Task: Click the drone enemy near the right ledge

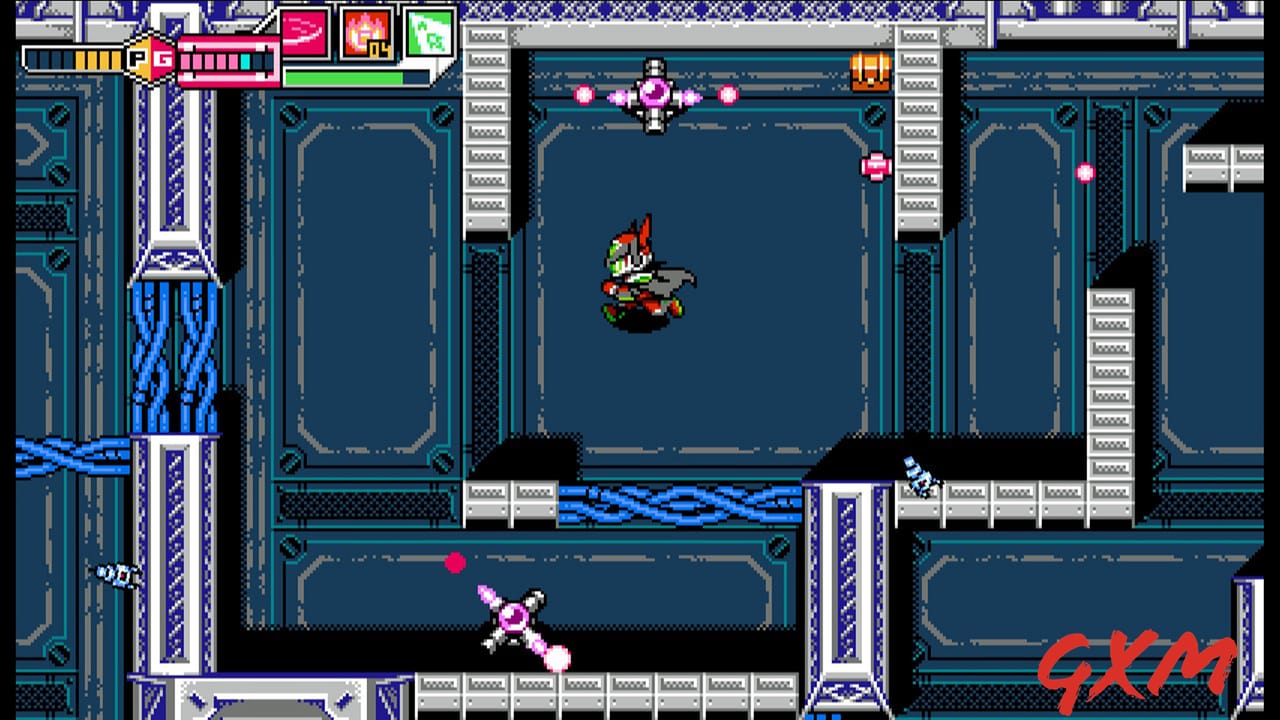Action: pyautogui.click(x=920, y=480)
